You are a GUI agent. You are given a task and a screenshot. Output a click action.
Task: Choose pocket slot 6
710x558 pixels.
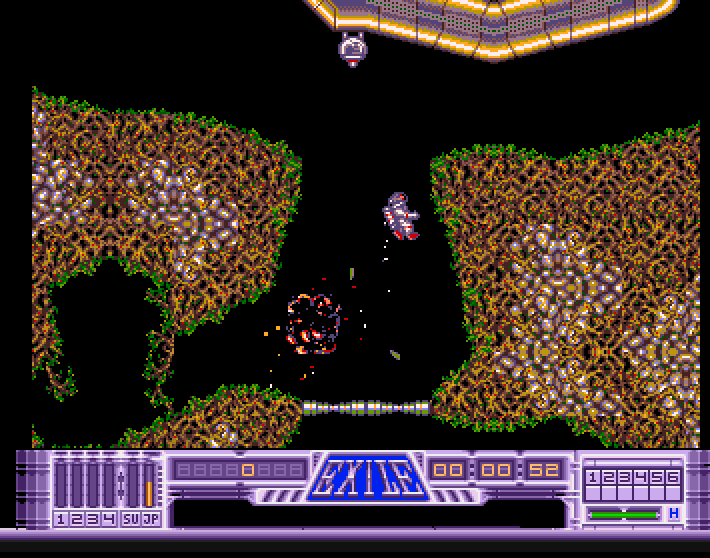click(673, 478)
